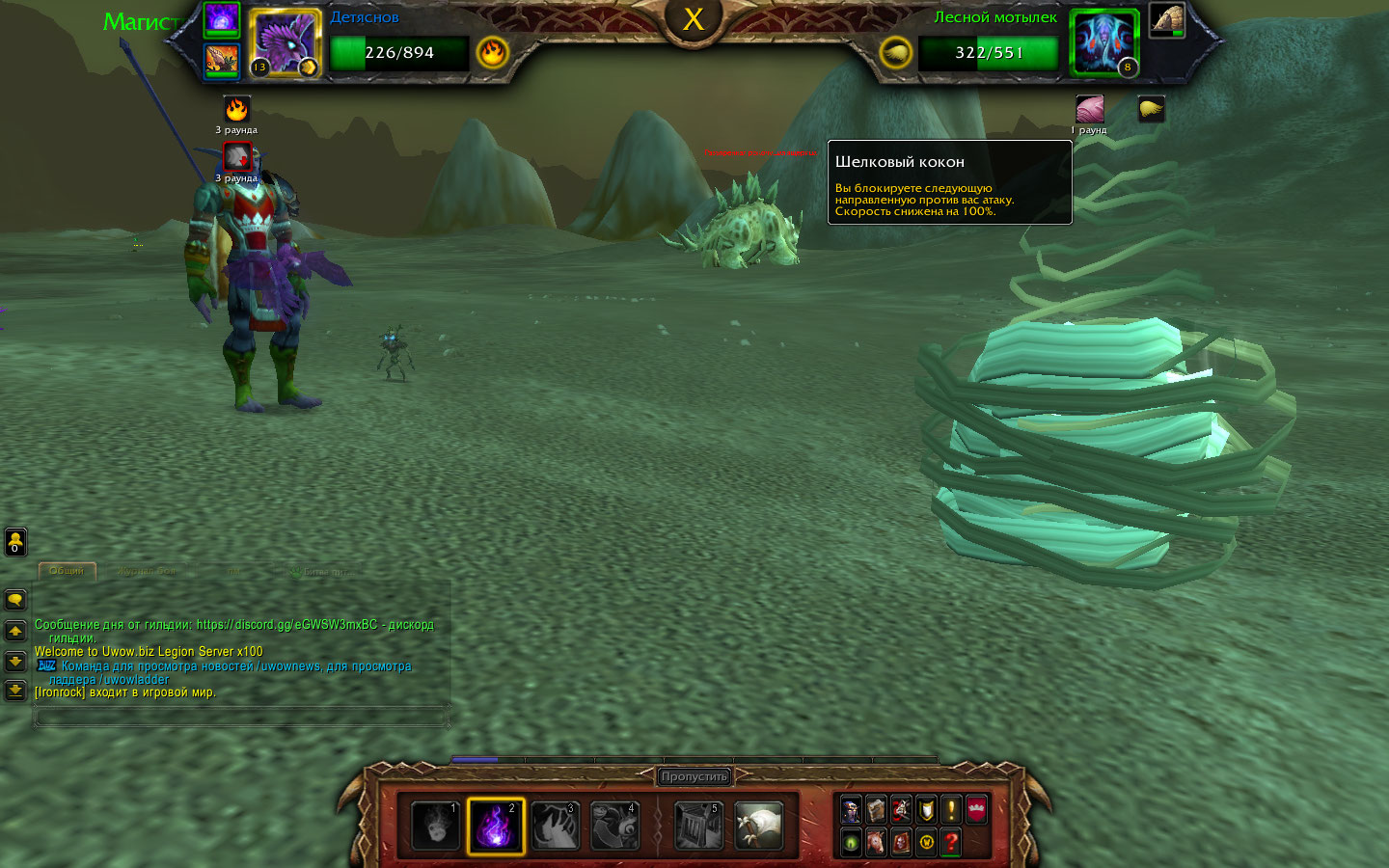This screenshot has height=868, width=1389.
Task: Switch to the Журнал боя chat tab
Action: (146, 571)
